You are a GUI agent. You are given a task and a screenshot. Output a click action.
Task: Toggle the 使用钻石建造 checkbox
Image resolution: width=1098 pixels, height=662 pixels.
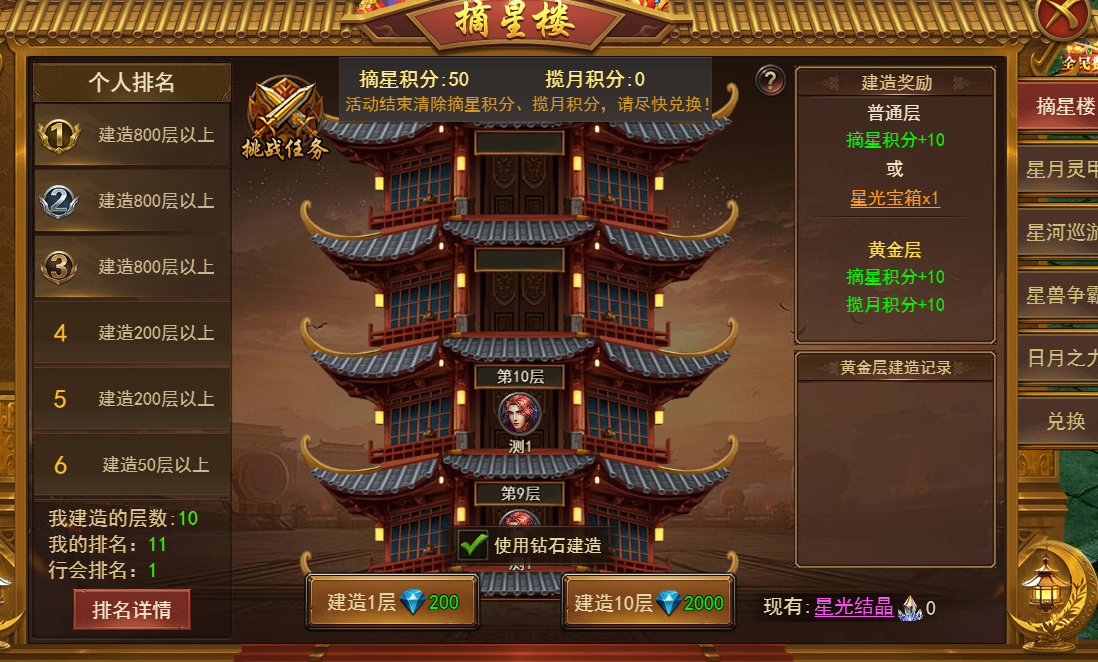pyautogui.click(x=474, y=545)
